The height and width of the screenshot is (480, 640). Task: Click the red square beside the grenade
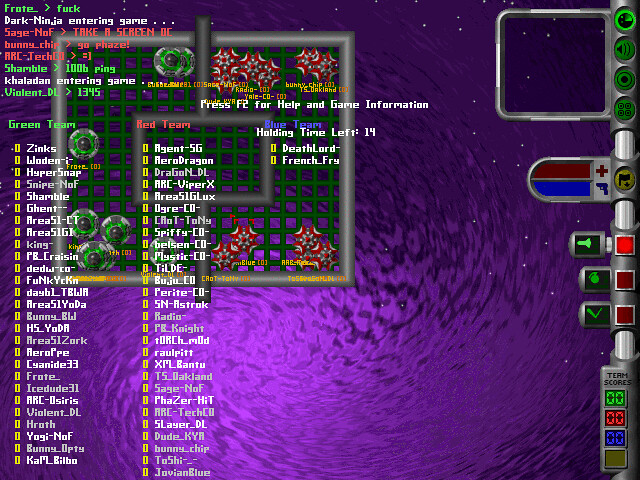pos(625,280)
